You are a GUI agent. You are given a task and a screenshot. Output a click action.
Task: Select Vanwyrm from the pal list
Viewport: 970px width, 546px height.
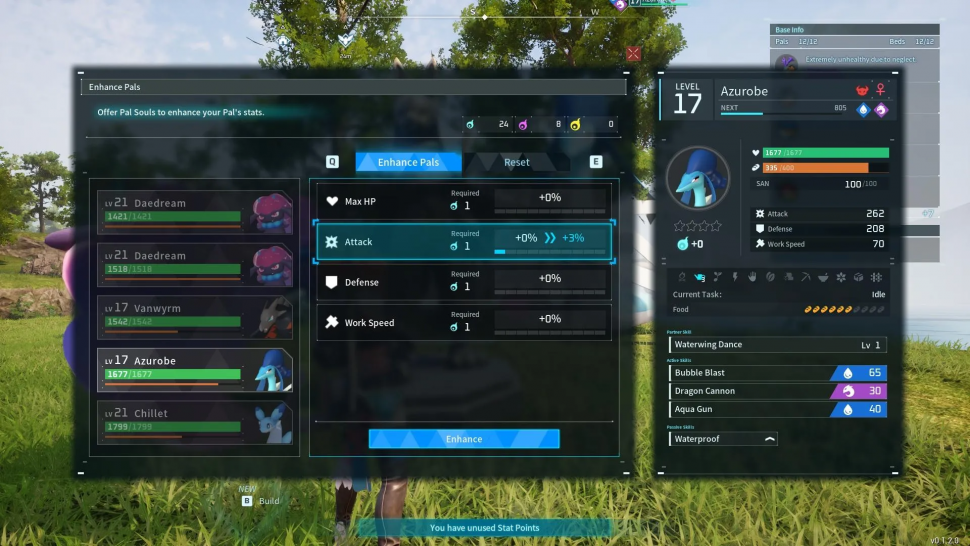tap(195, 317)
